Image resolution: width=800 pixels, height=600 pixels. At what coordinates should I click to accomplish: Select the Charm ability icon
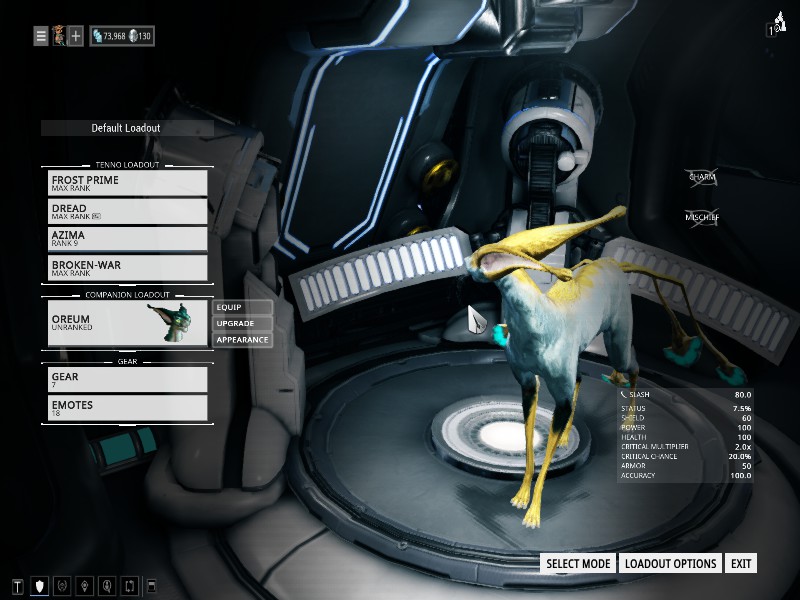(x=702, y=178)
